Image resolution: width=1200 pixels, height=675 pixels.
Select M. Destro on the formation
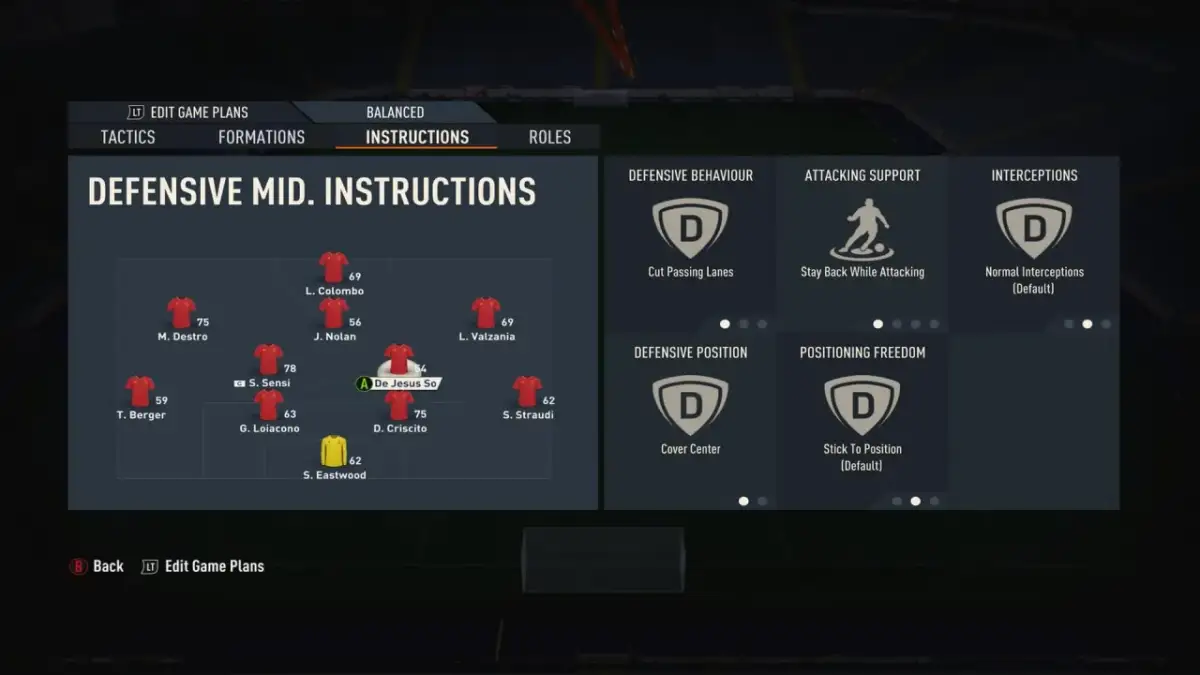(181, 313)
